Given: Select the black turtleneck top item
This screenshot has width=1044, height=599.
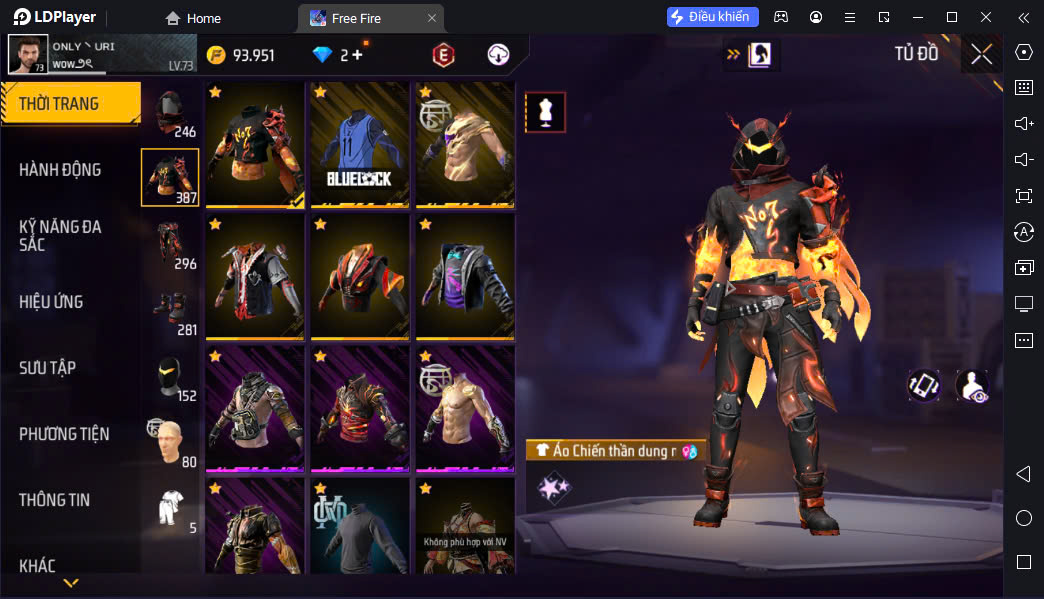Looking at the screenshot, I should 360,526.
